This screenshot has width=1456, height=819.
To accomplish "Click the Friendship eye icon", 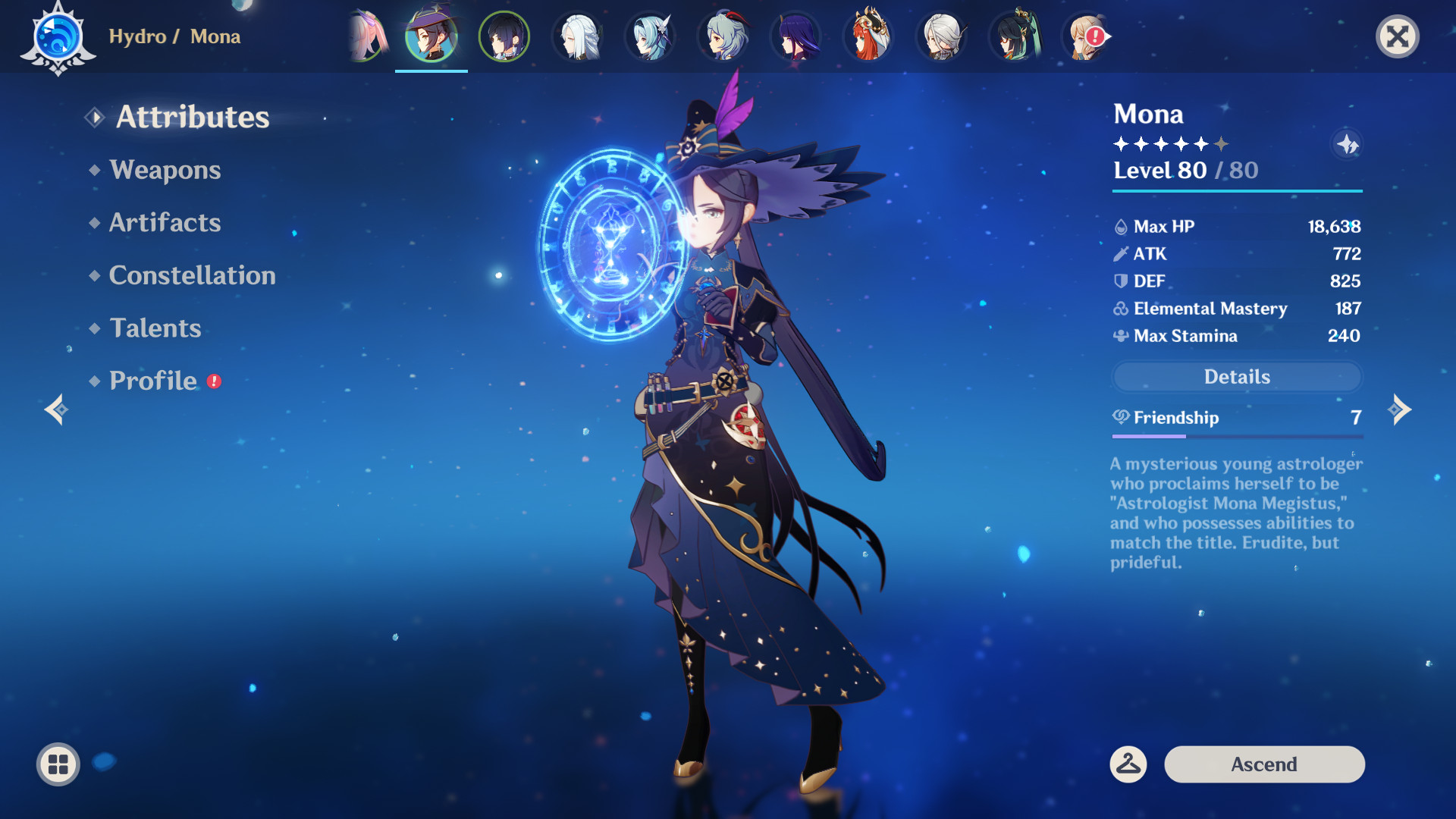I will click(1120, 418).
